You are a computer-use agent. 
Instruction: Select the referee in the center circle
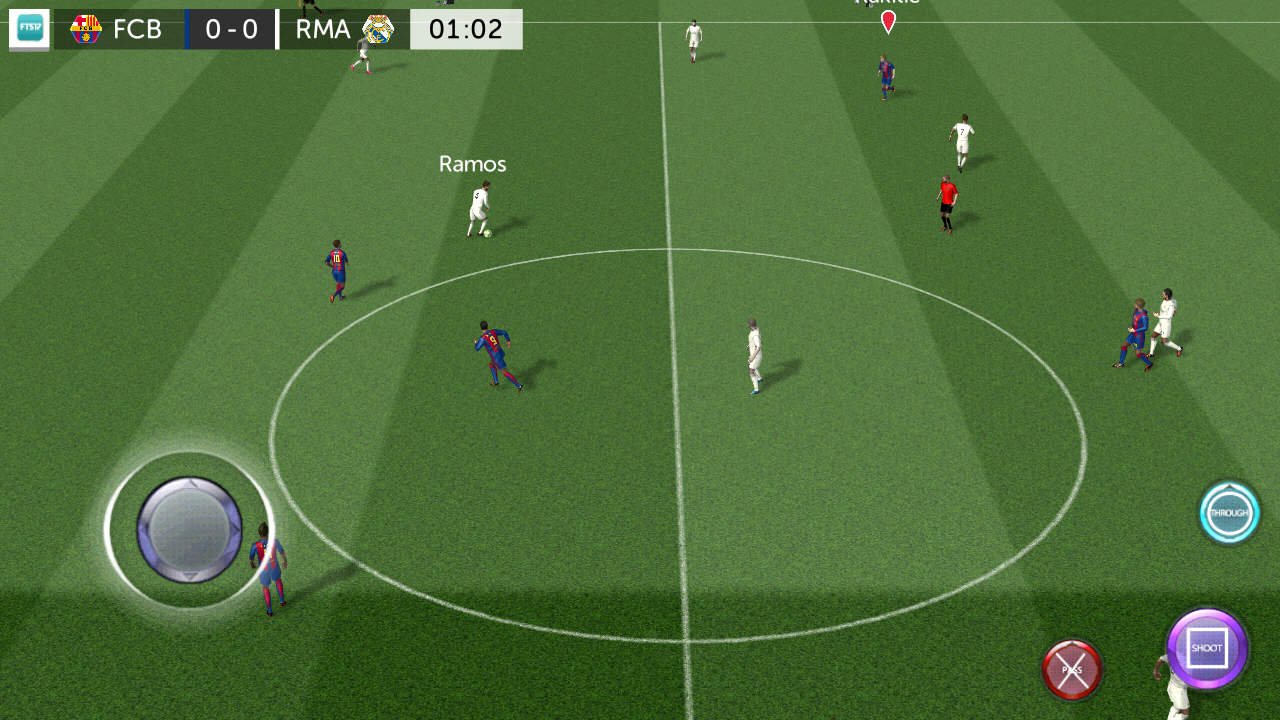point(755,355)
